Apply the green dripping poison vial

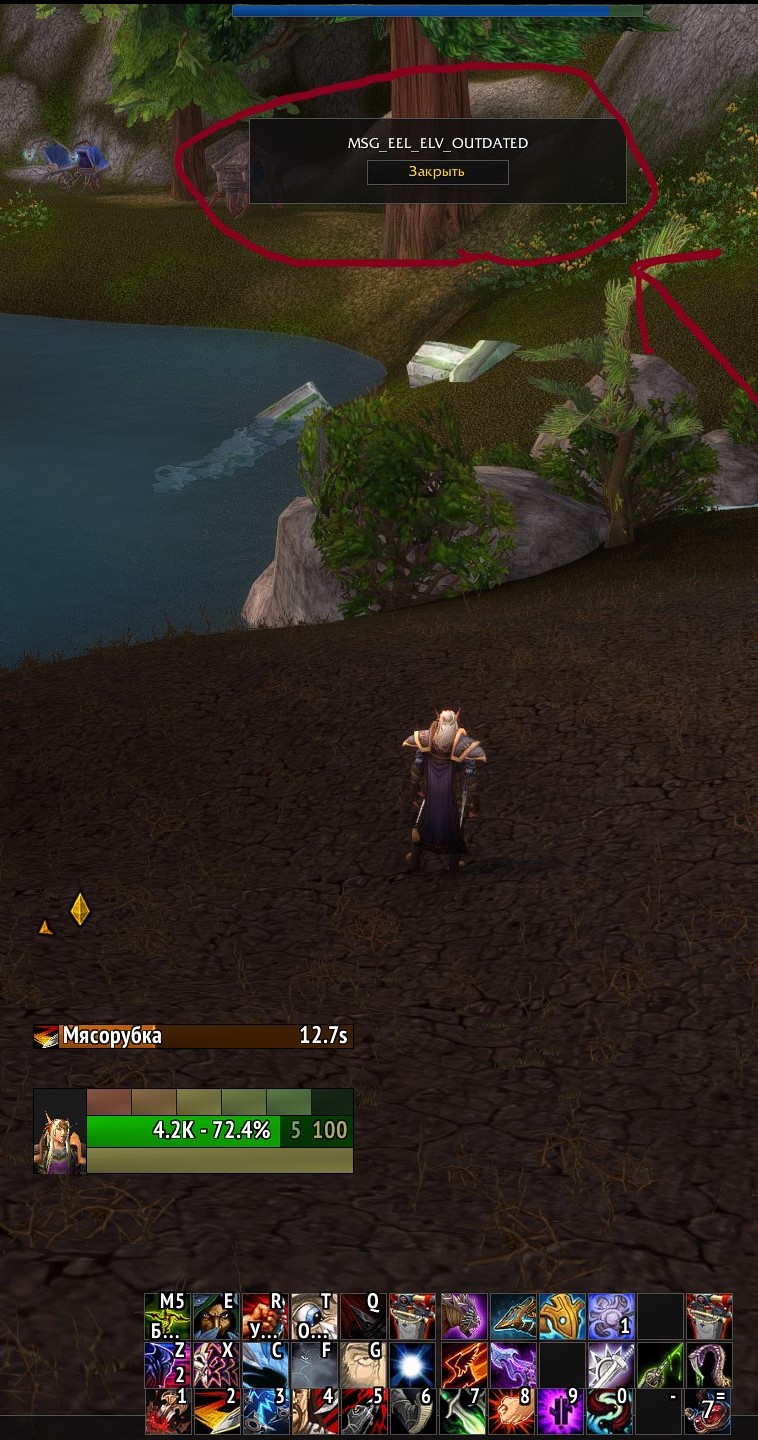(x=661, y=1364)
